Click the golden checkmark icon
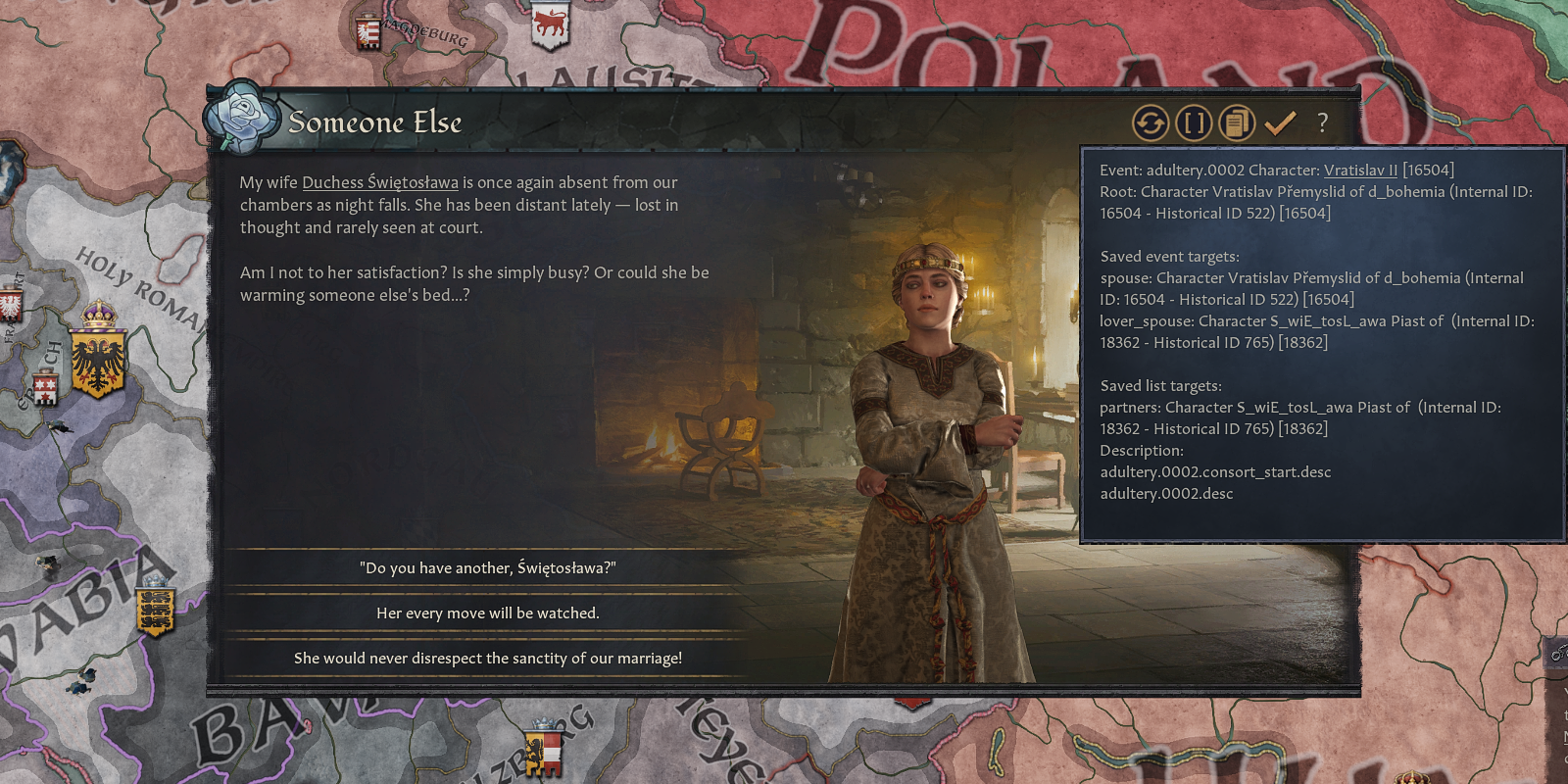 pos(1280,123)
